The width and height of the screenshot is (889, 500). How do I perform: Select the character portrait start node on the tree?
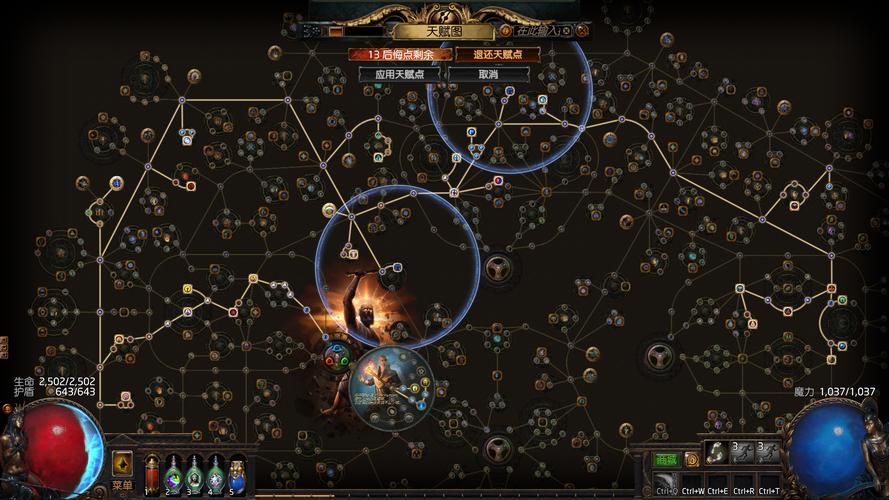pos(392,383)
